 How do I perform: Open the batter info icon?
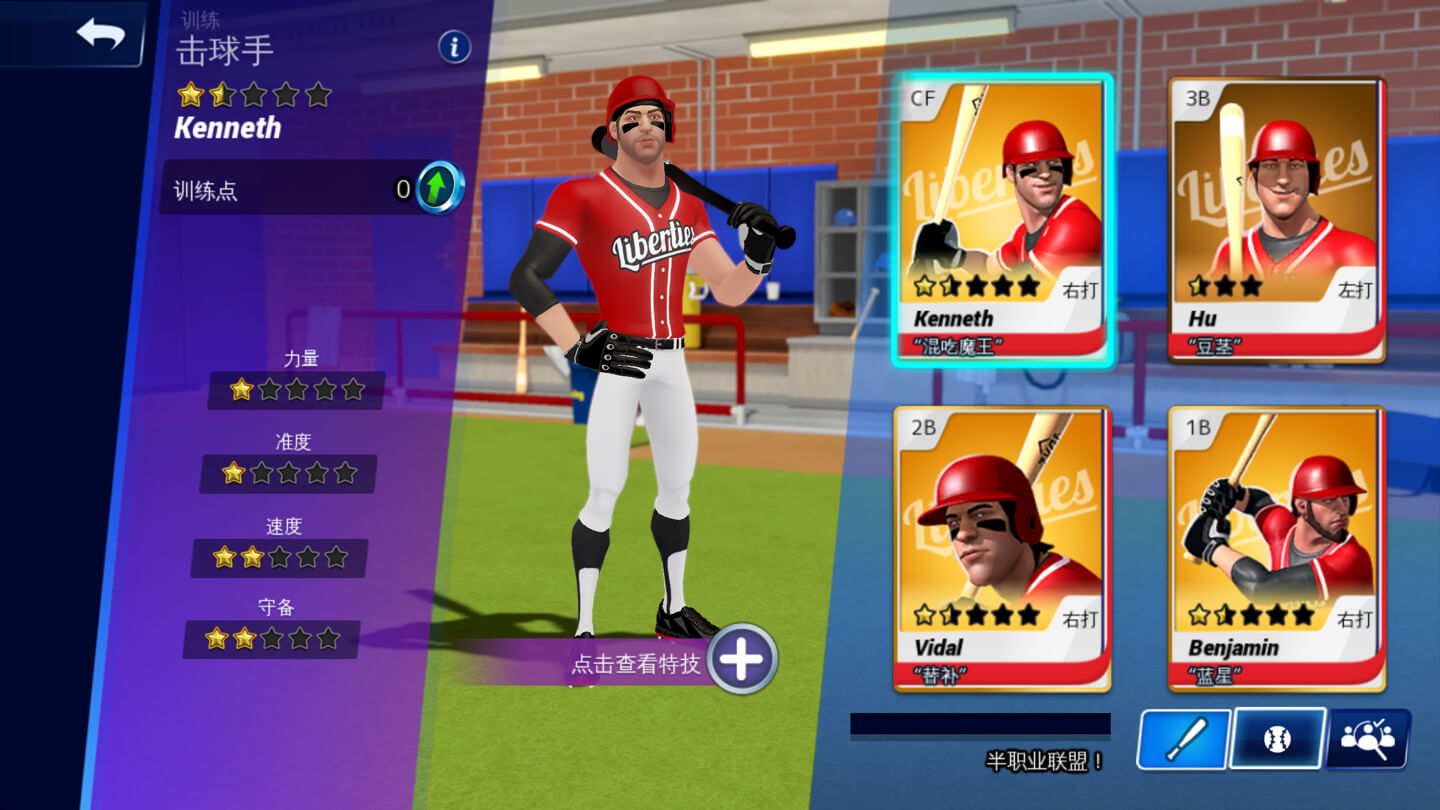(454, 47)
